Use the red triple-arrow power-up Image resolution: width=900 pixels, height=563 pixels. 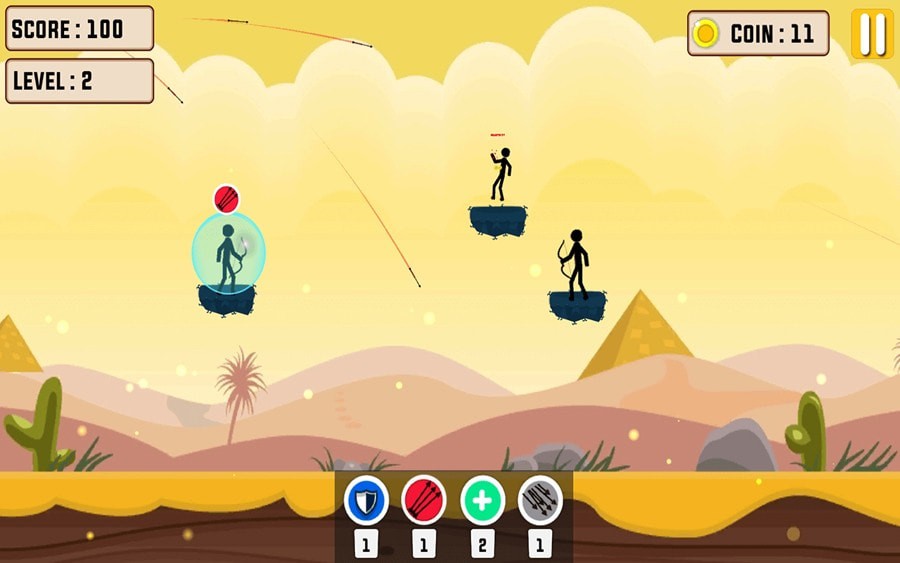pos(424,500)
